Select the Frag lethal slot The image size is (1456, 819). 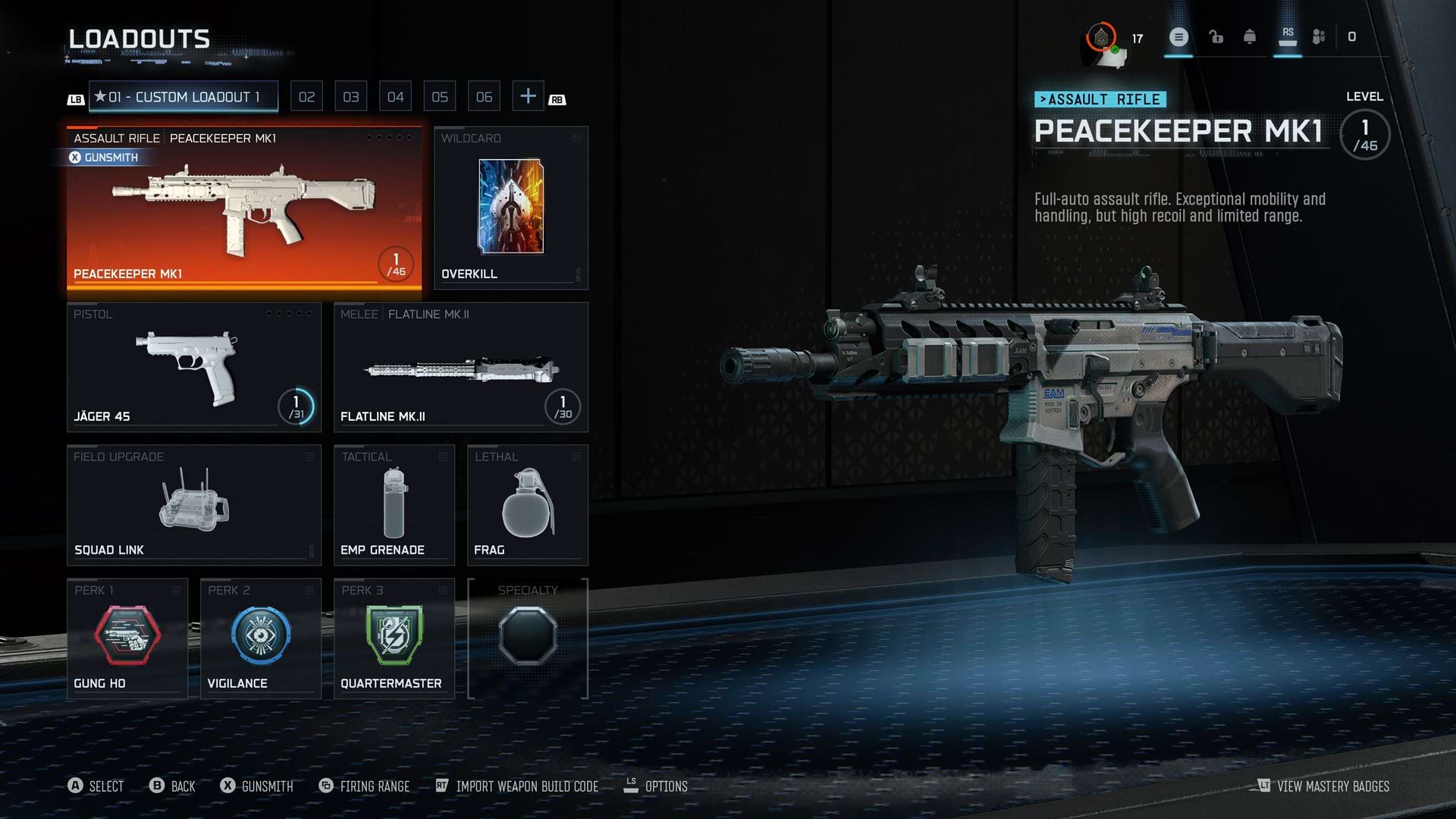tap(527, 505)
